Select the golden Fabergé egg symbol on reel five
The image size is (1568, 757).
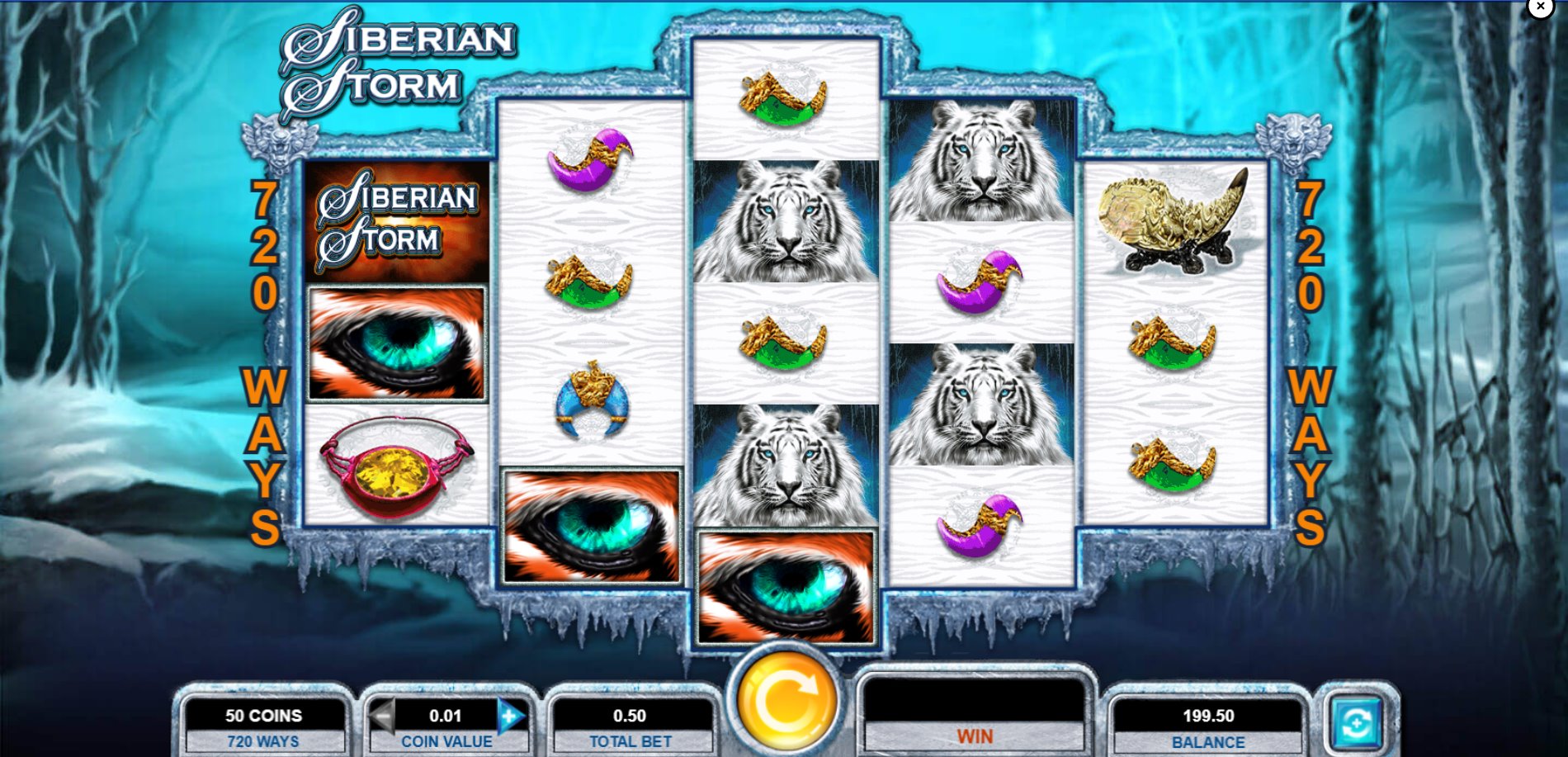[x=1173, y=219]
